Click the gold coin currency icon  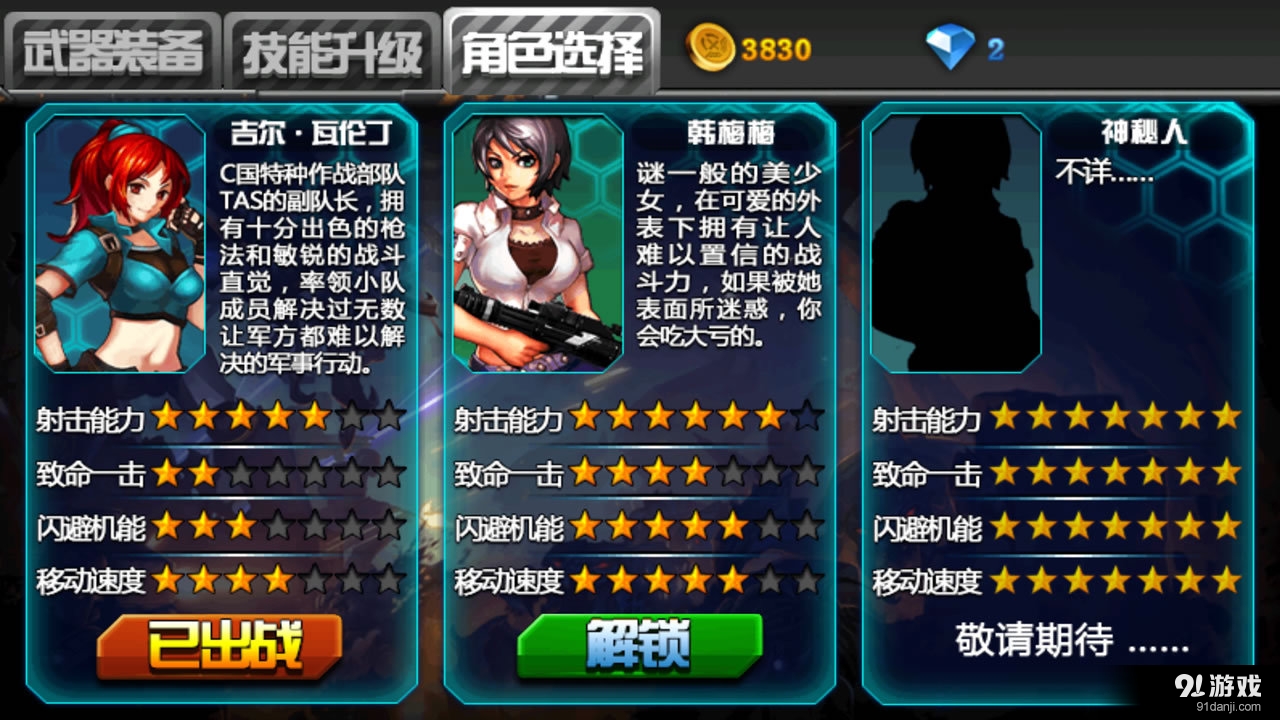(711, 44)
